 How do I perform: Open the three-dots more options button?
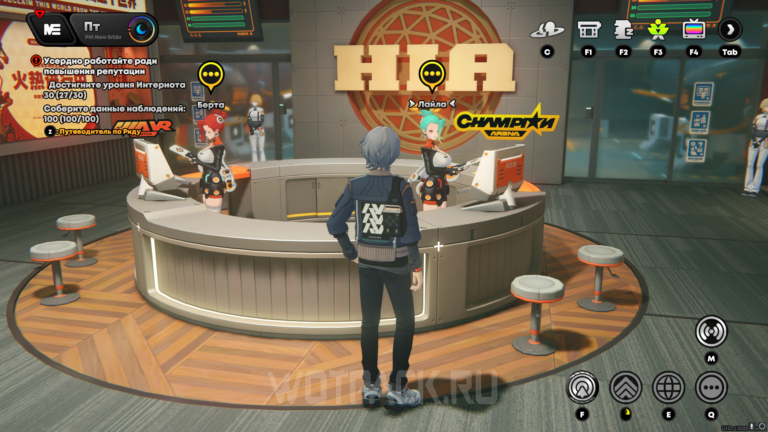pyautogui.click(x=711, y=386)
